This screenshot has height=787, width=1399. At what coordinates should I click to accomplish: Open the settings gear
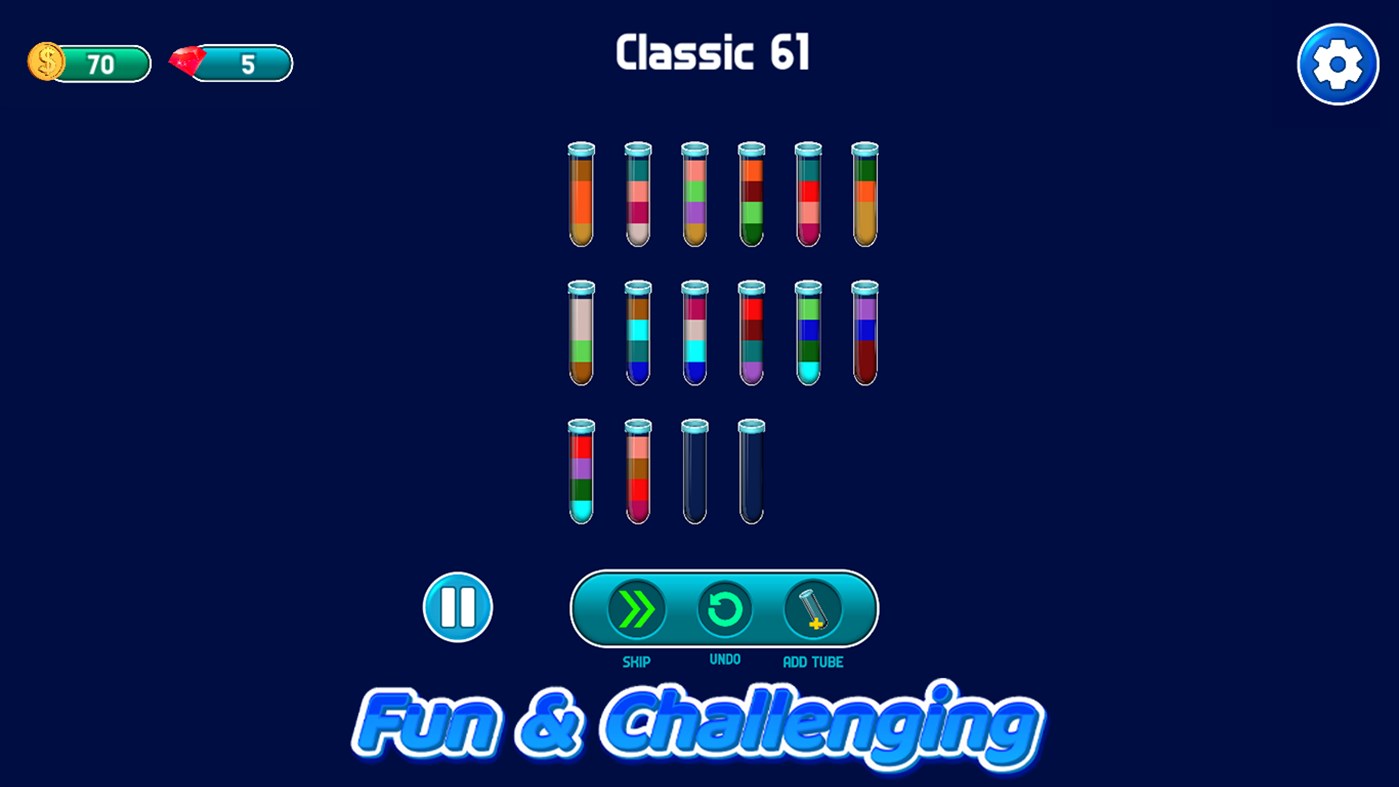[1338, 63]
